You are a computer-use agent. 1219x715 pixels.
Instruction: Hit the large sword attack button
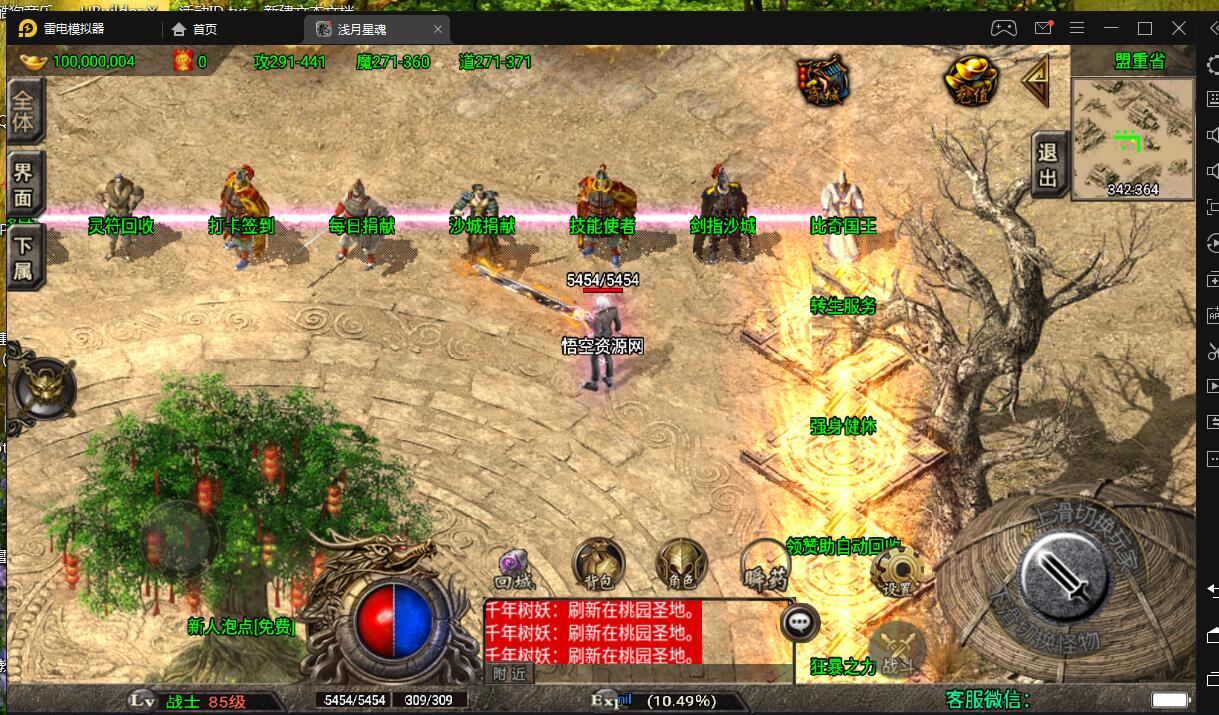click(1063, 575)
